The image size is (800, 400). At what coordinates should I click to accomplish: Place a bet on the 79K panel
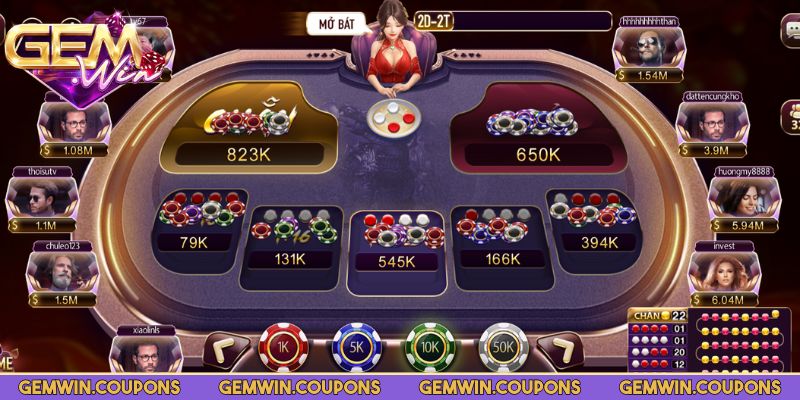tap(193, 222)
